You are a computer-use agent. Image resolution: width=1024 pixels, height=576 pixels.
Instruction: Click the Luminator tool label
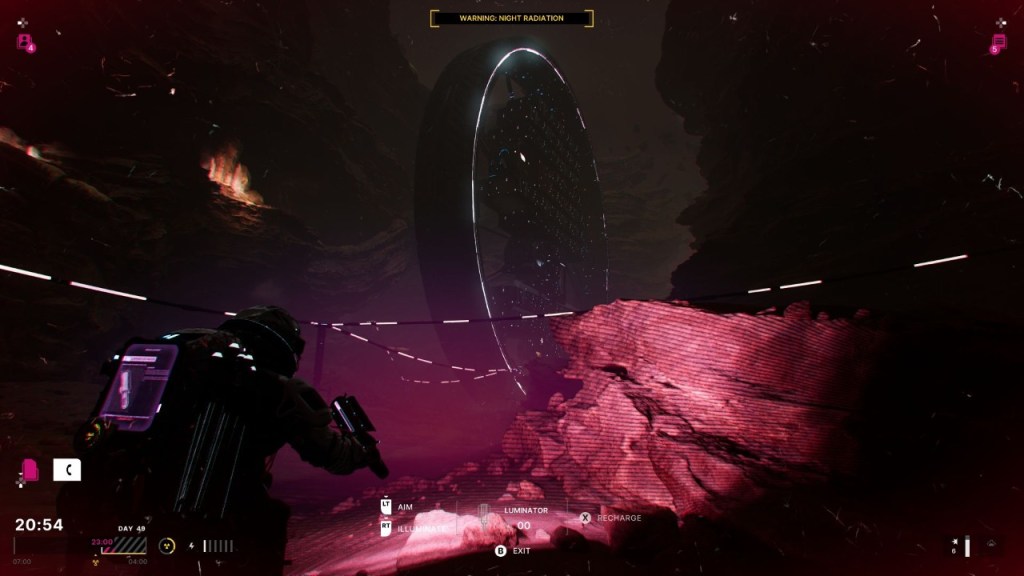point(526,510)
